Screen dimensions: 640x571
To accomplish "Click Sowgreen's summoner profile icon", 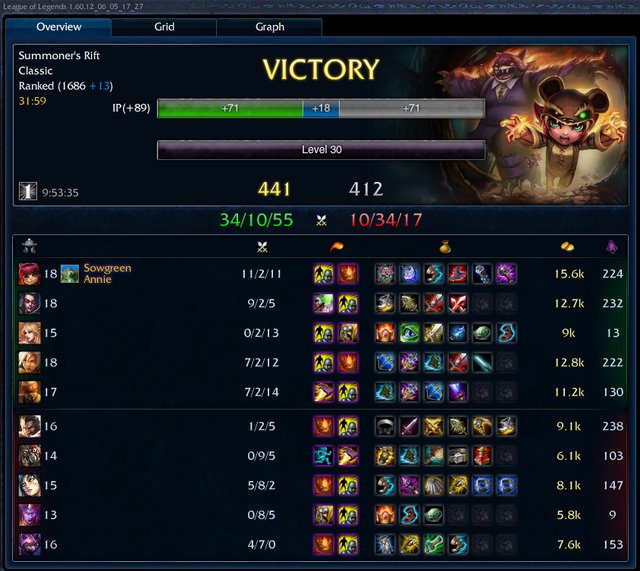I will click(x=70, y=274).
